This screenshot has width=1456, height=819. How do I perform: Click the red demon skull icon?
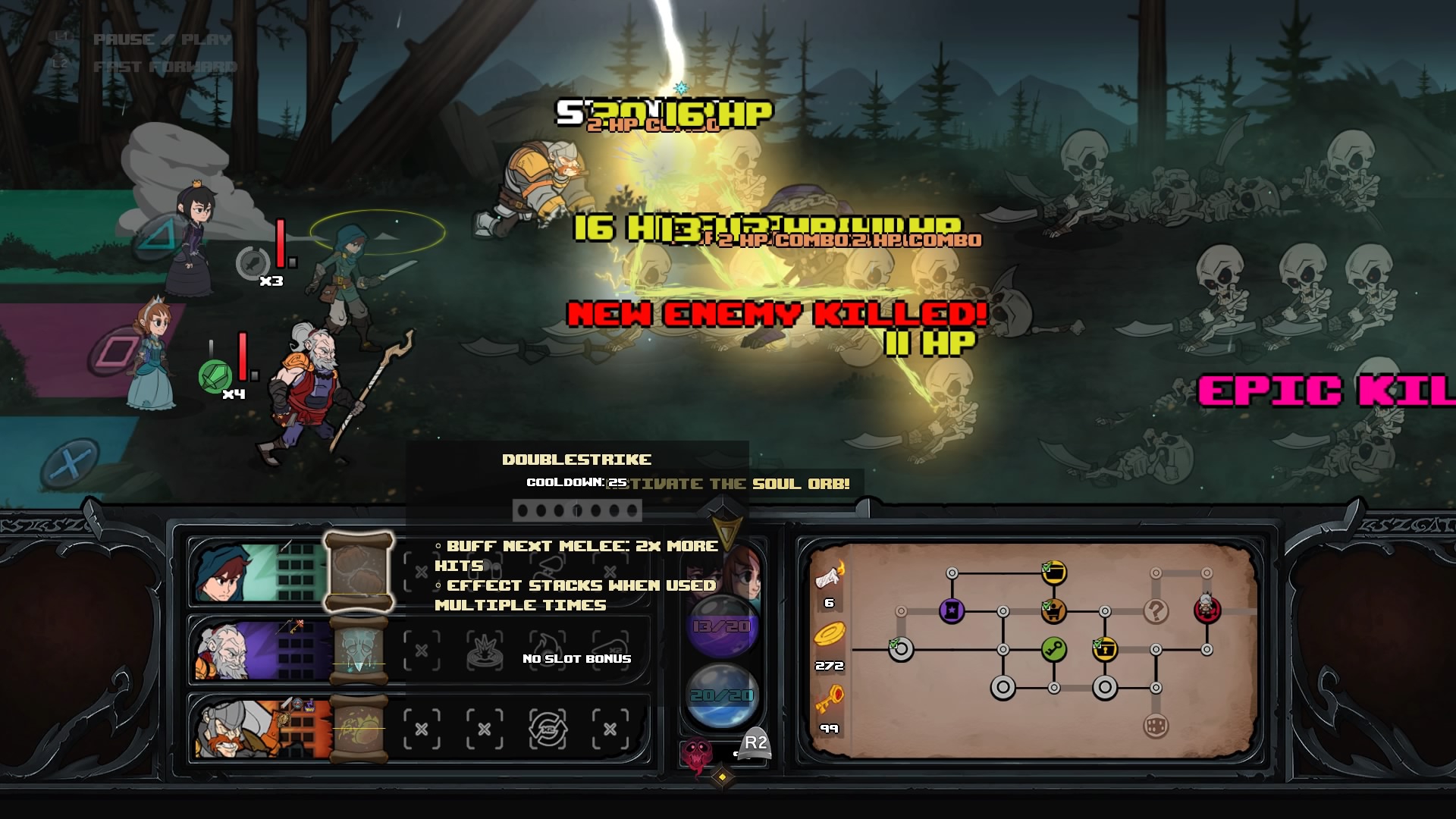click(x=697, y=754)
